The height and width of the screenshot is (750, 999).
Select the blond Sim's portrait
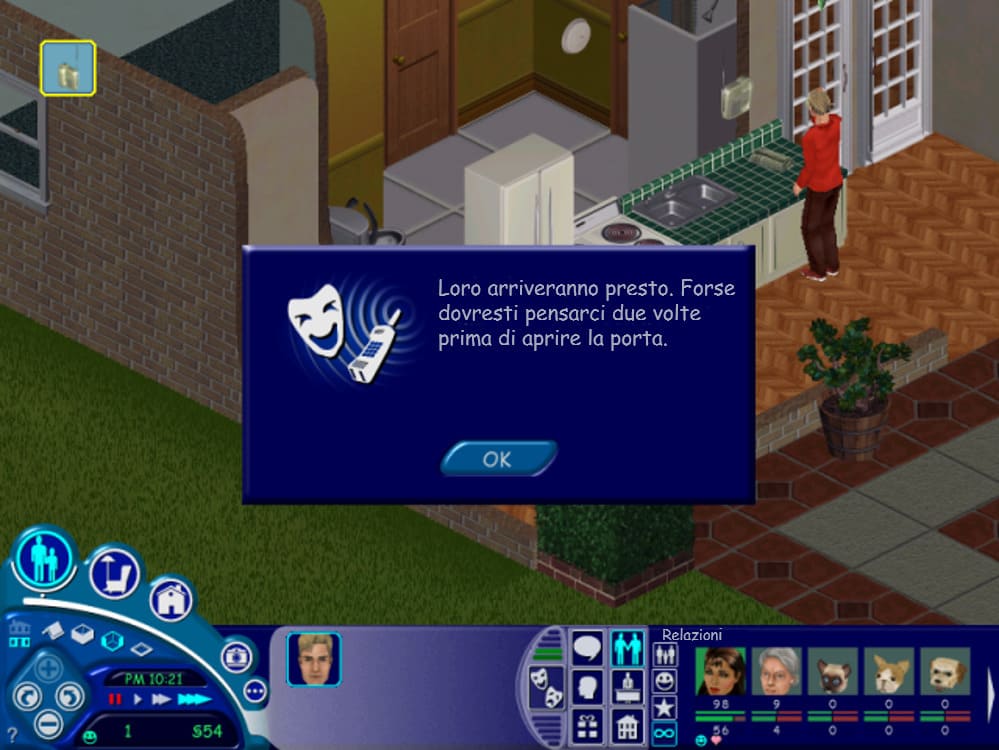click(x=314, y=659)
